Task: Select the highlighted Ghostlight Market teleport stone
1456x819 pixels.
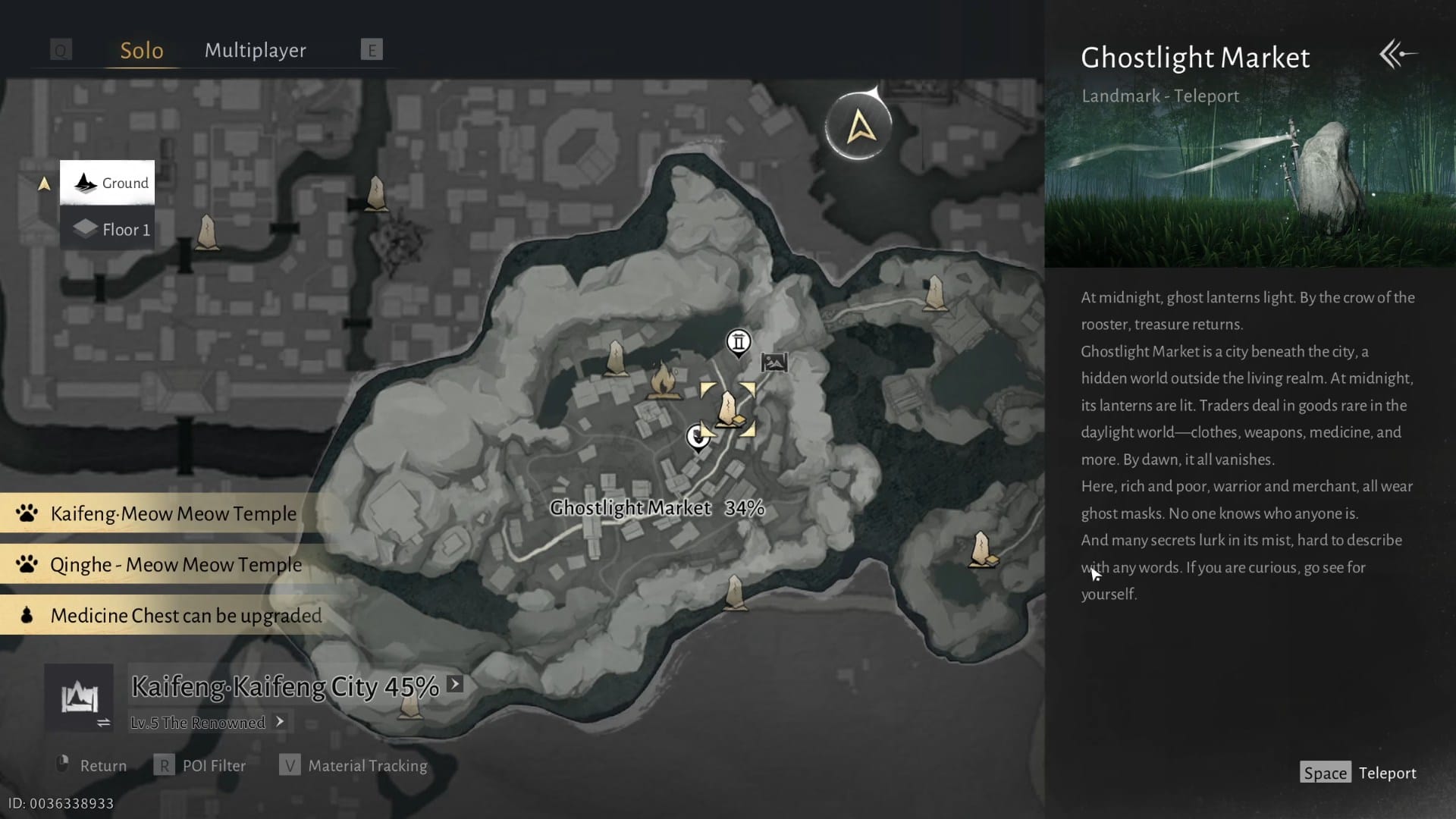Action: point(728,409)
